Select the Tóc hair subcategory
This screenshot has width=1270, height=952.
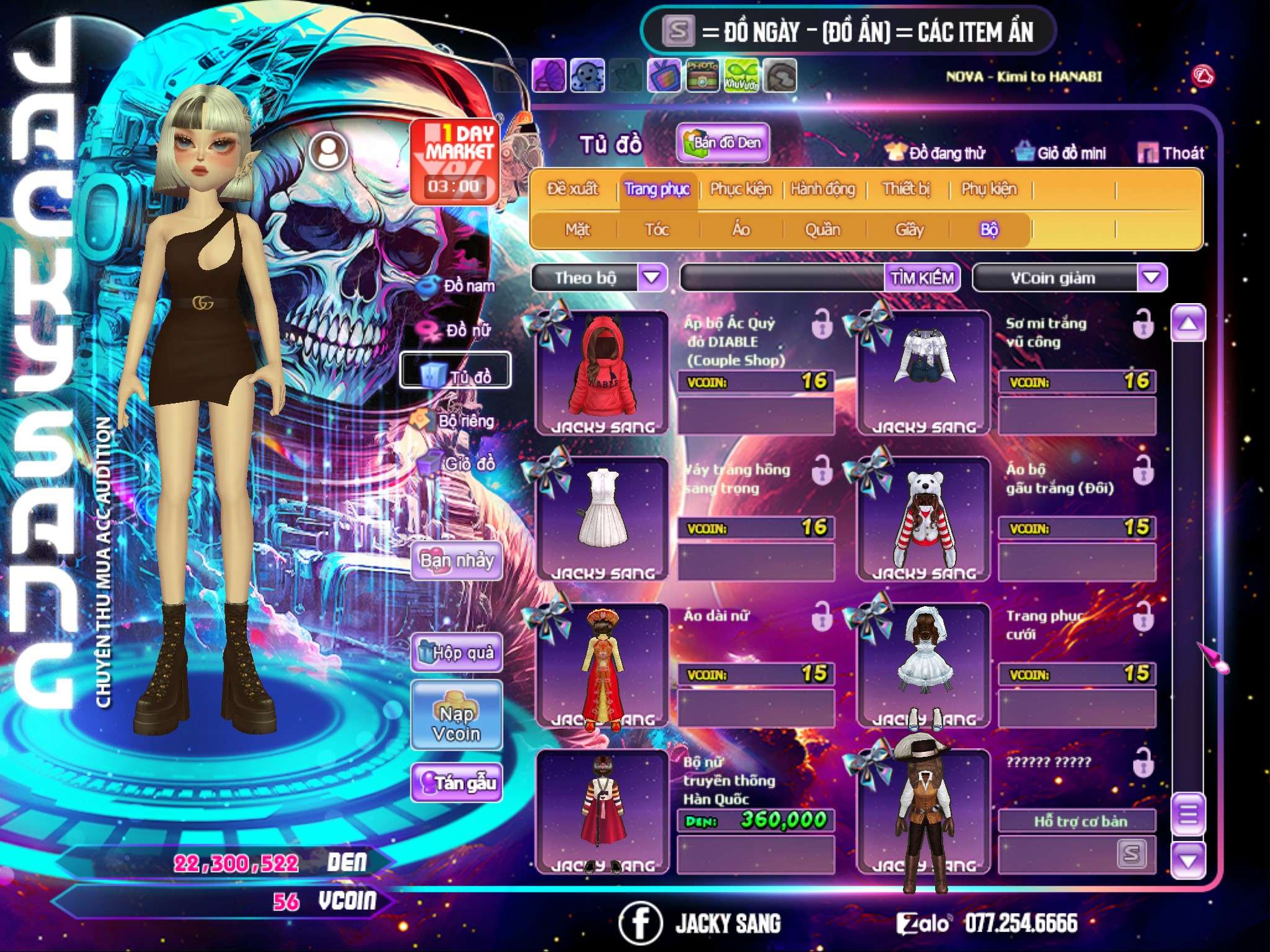coord(657,230)
